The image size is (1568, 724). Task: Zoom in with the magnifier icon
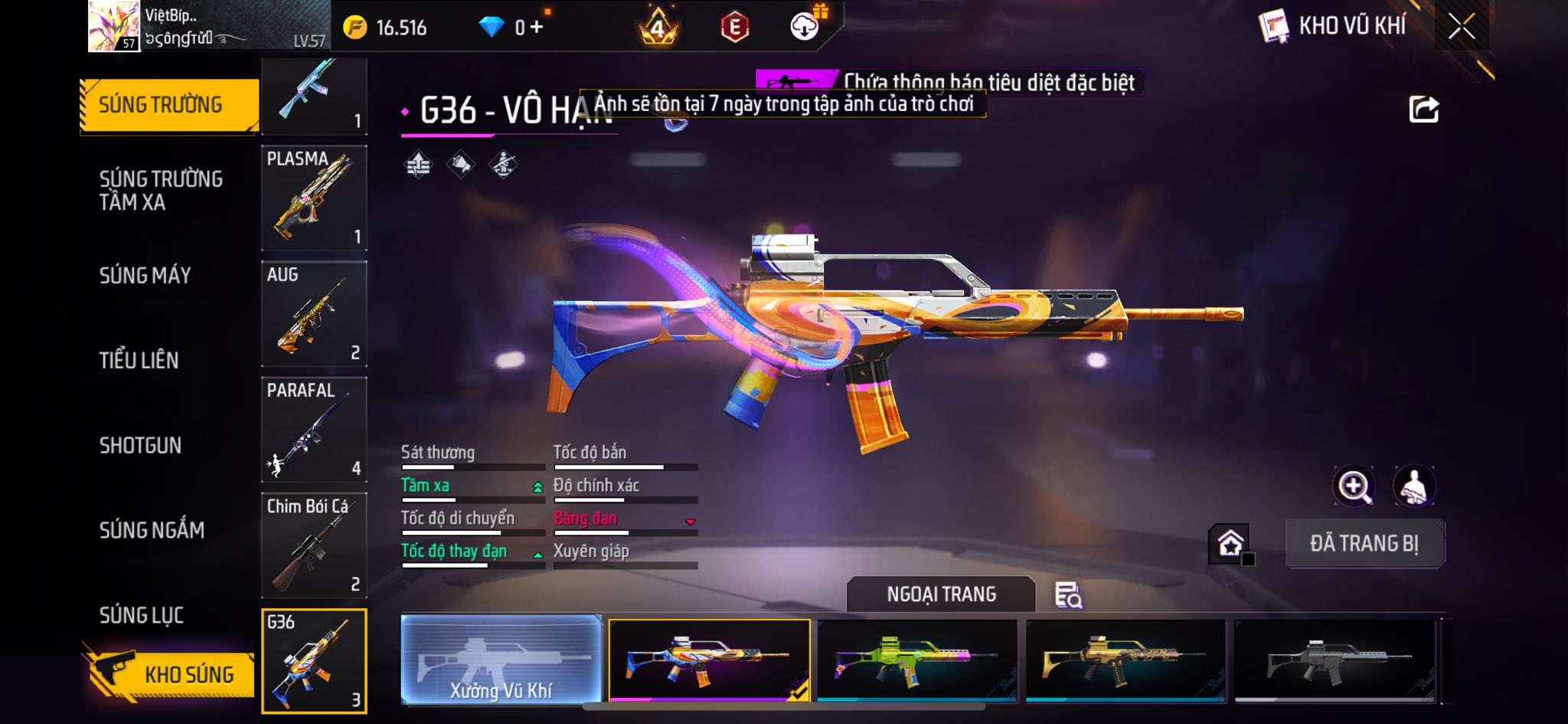(1354, 486)
